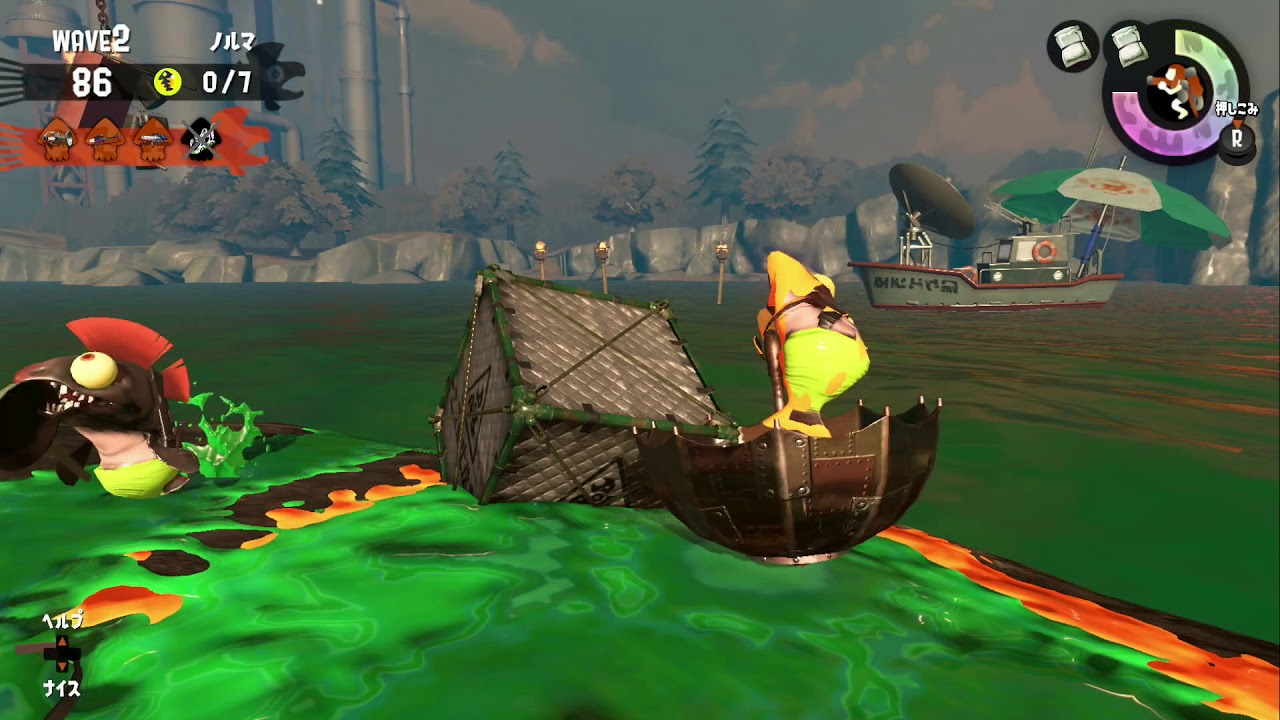The width and height of the screenshot is (1280, 720).
Task: Select the crossed-out black squid teammate icon
Action: (x=203, y=140)
